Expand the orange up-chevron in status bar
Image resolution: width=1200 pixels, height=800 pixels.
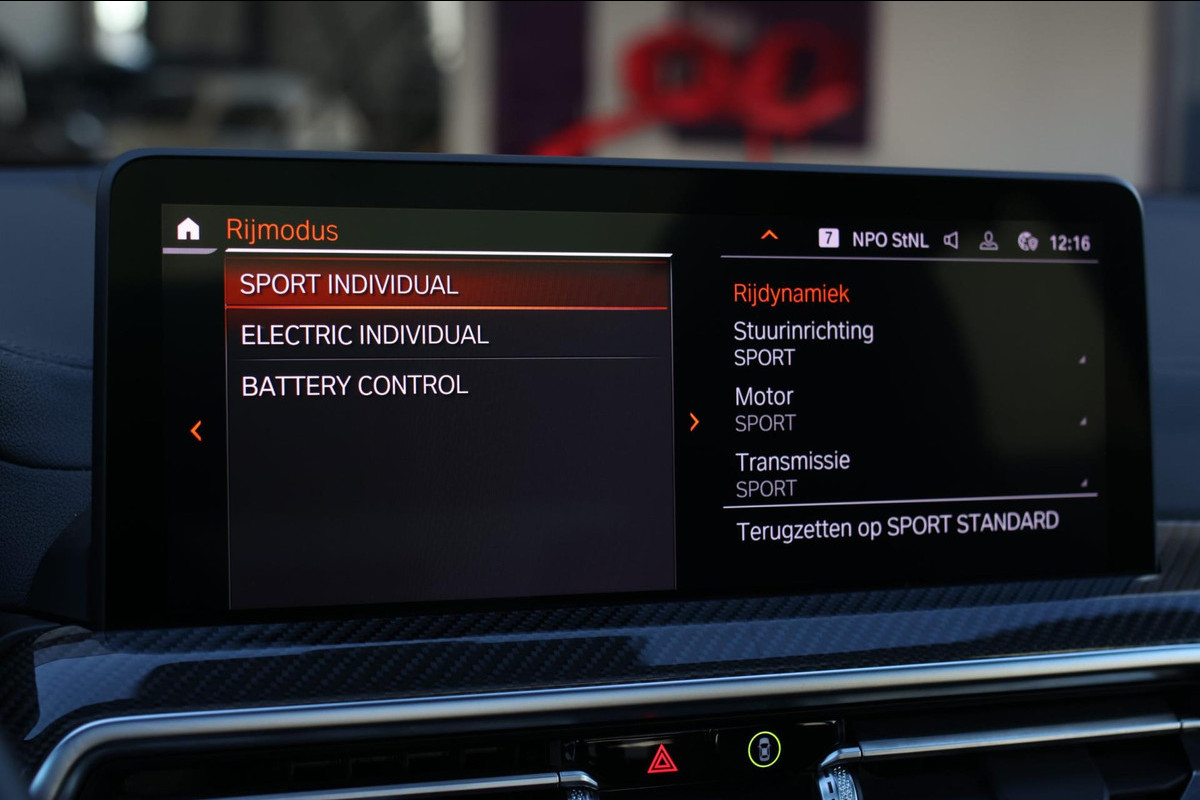[x=769, y=235]
